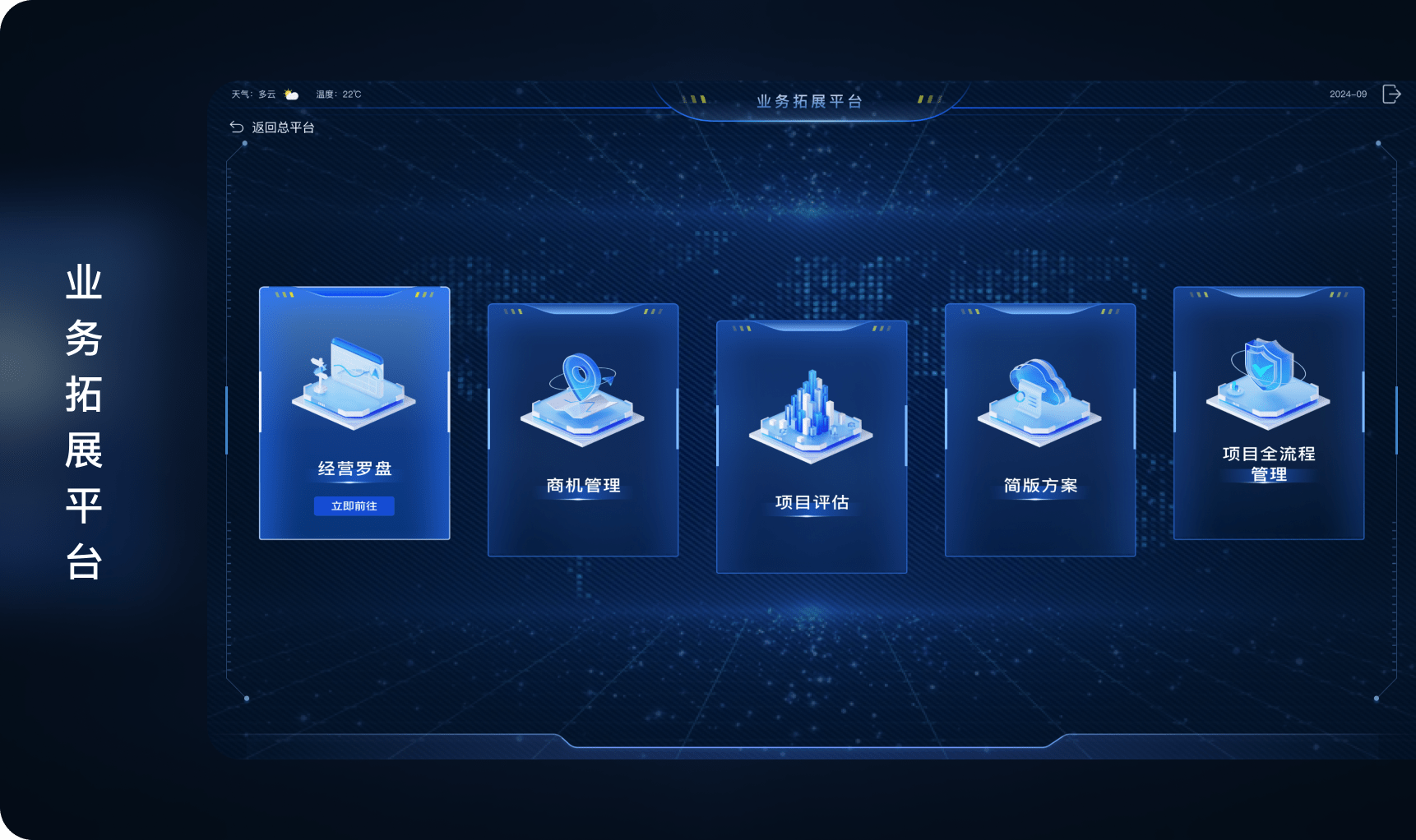
Task: Click the exit icon at top right
Action: coord(1392,94)
